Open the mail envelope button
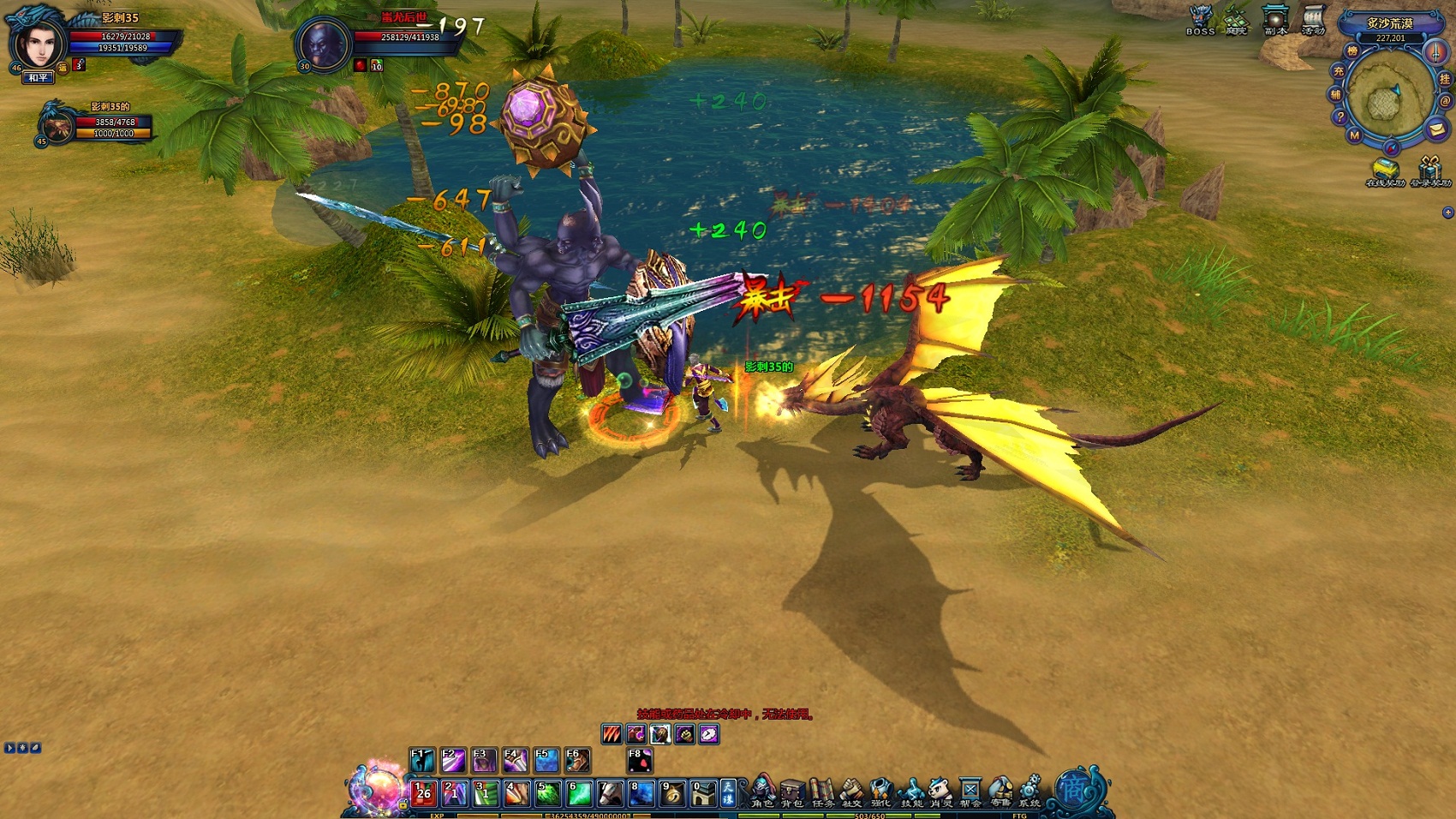The image size is (1456, 819). (x=1436, y=129)
